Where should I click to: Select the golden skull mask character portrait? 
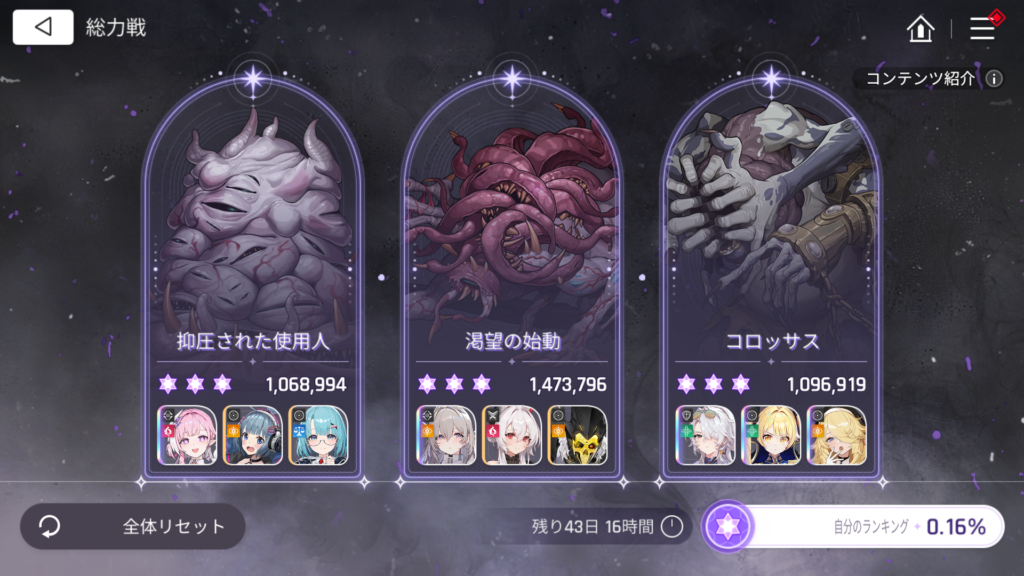tap(577, 435)
